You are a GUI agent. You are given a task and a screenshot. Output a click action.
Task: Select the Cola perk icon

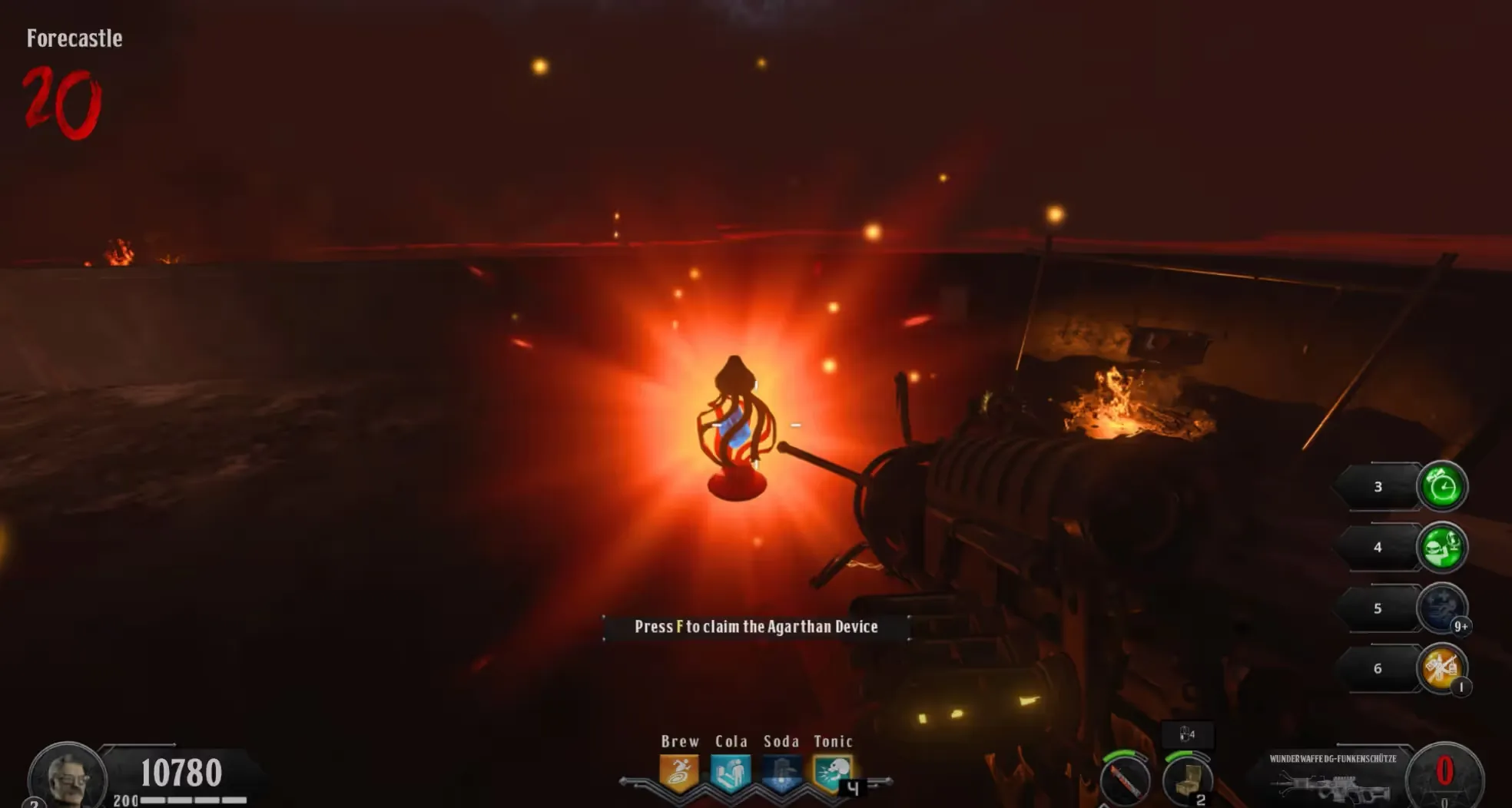(x=730, y=773)
